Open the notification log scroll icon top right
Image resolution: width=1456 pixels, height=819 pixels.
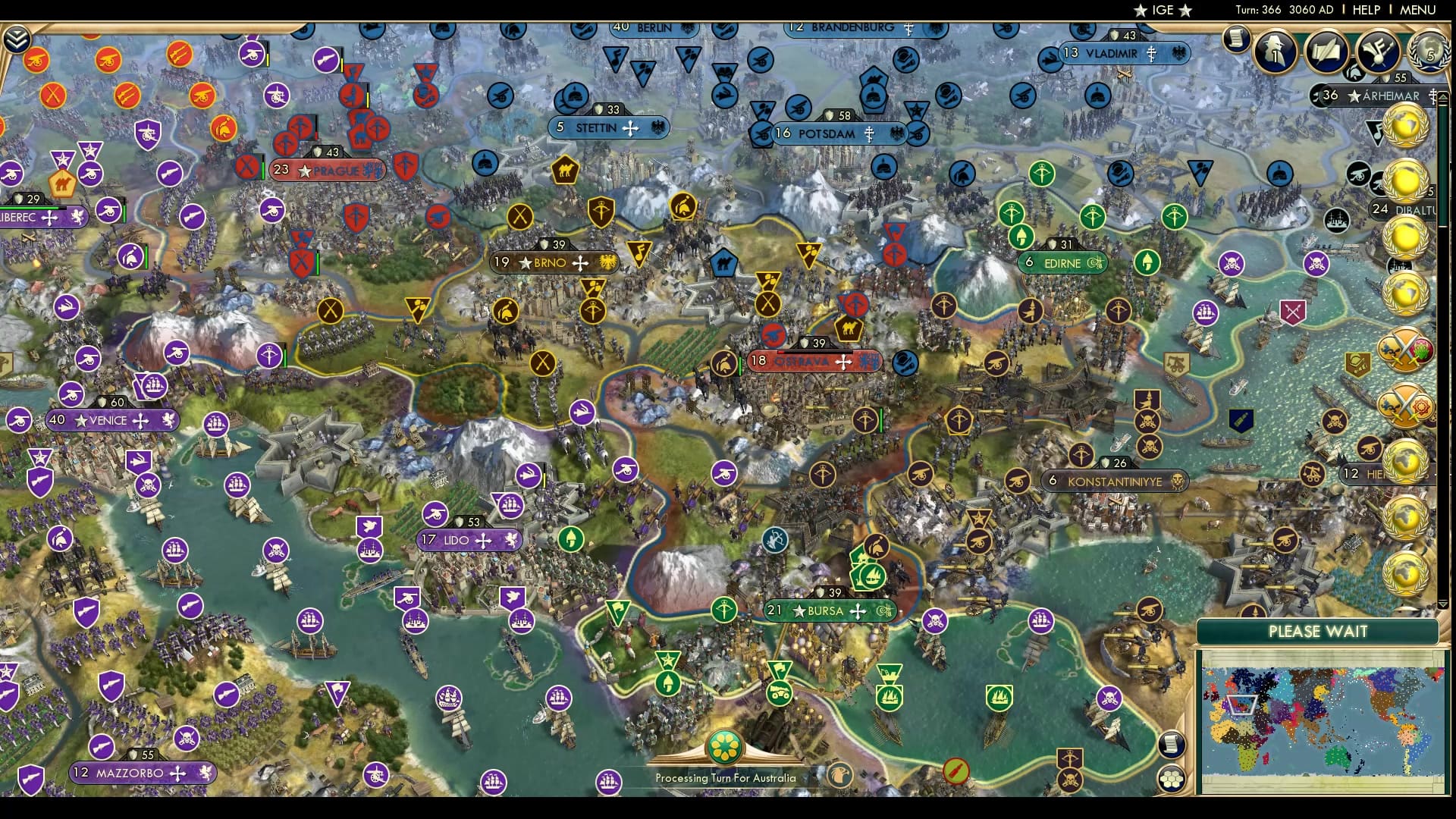pyautogui.click(x=1238, y=39)
